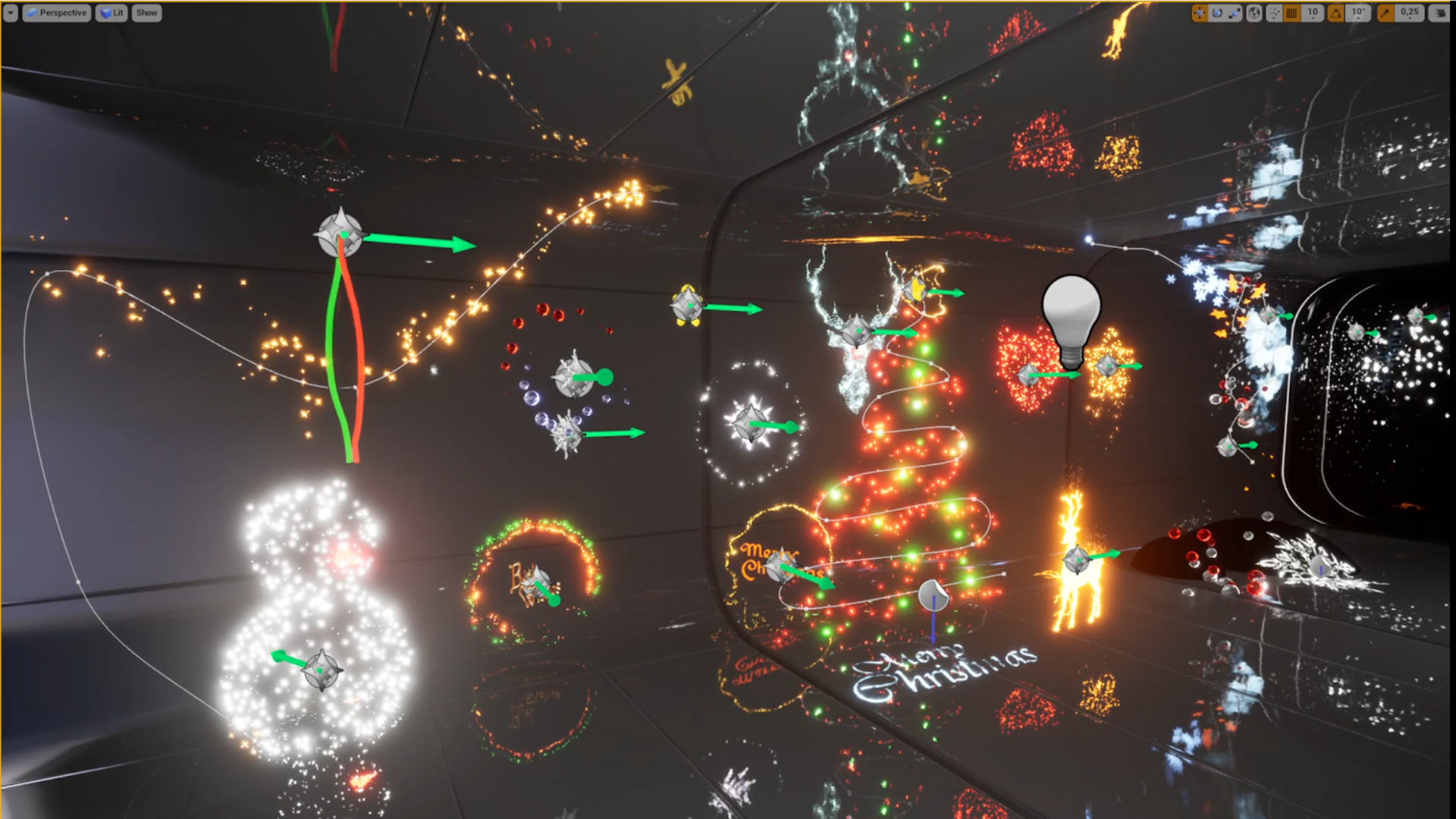Open the rotation snap 10° dropdown
This screenshot has height=819, width=1456.
pos(1359,13)
